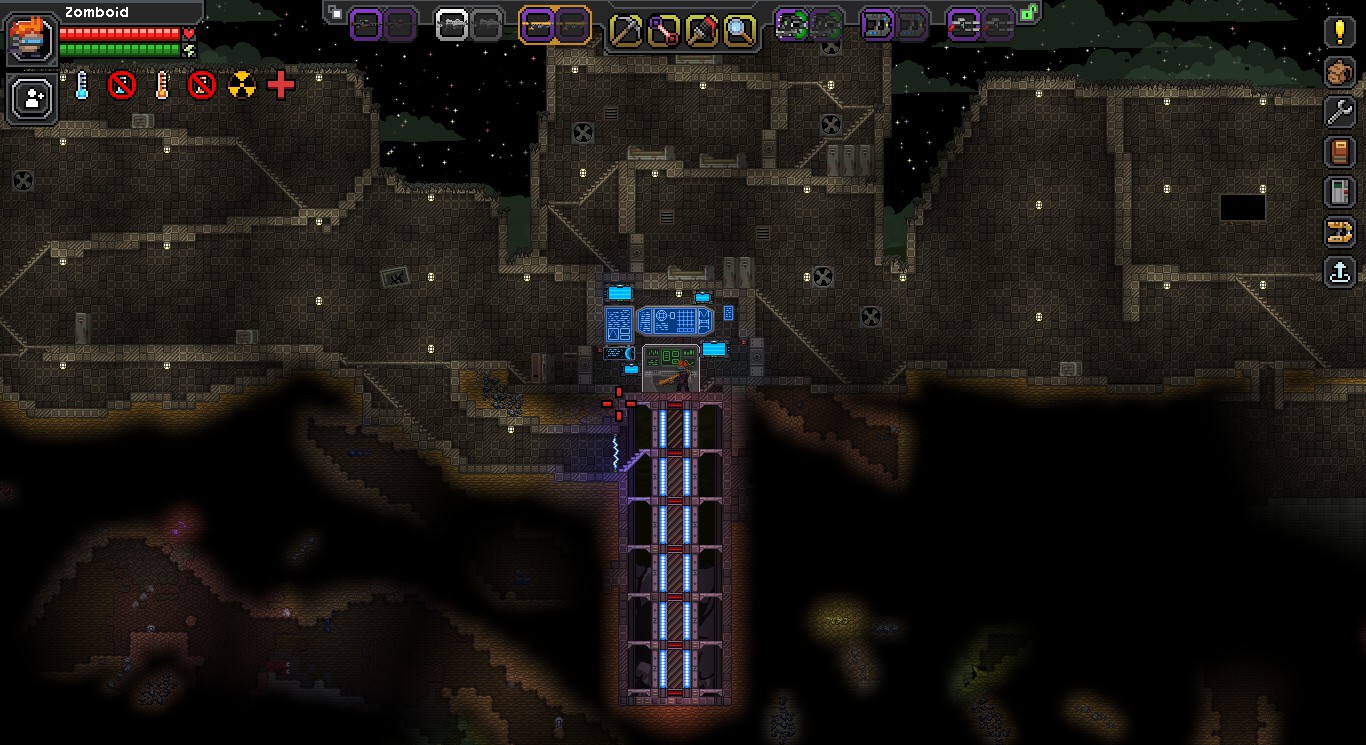Select the white-bordered weapon slot
This screenshot has width=1366, height=745.
tap(452, 25)
